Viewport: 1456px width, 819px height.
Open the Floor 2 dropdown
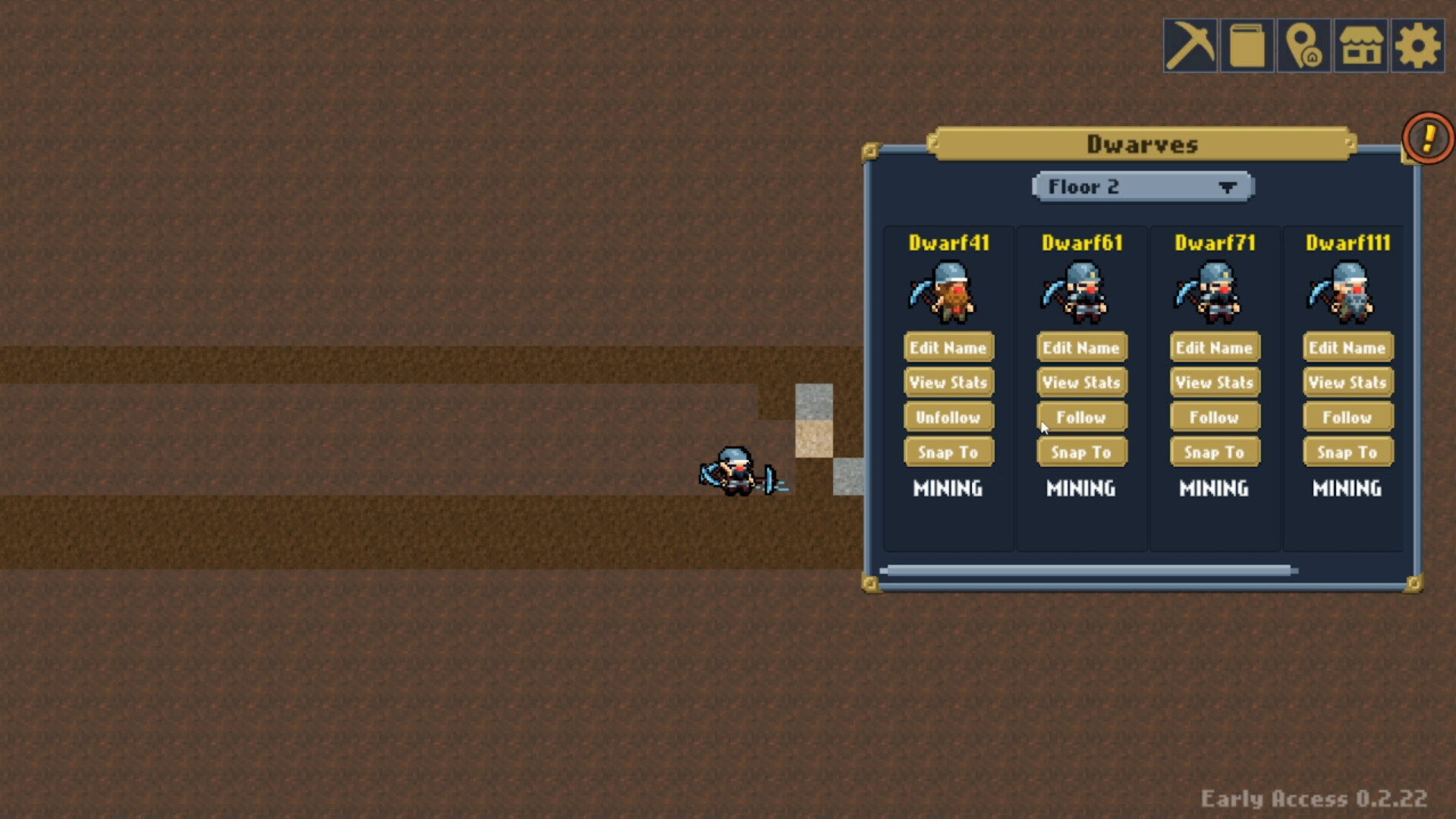pos(1142,187)
